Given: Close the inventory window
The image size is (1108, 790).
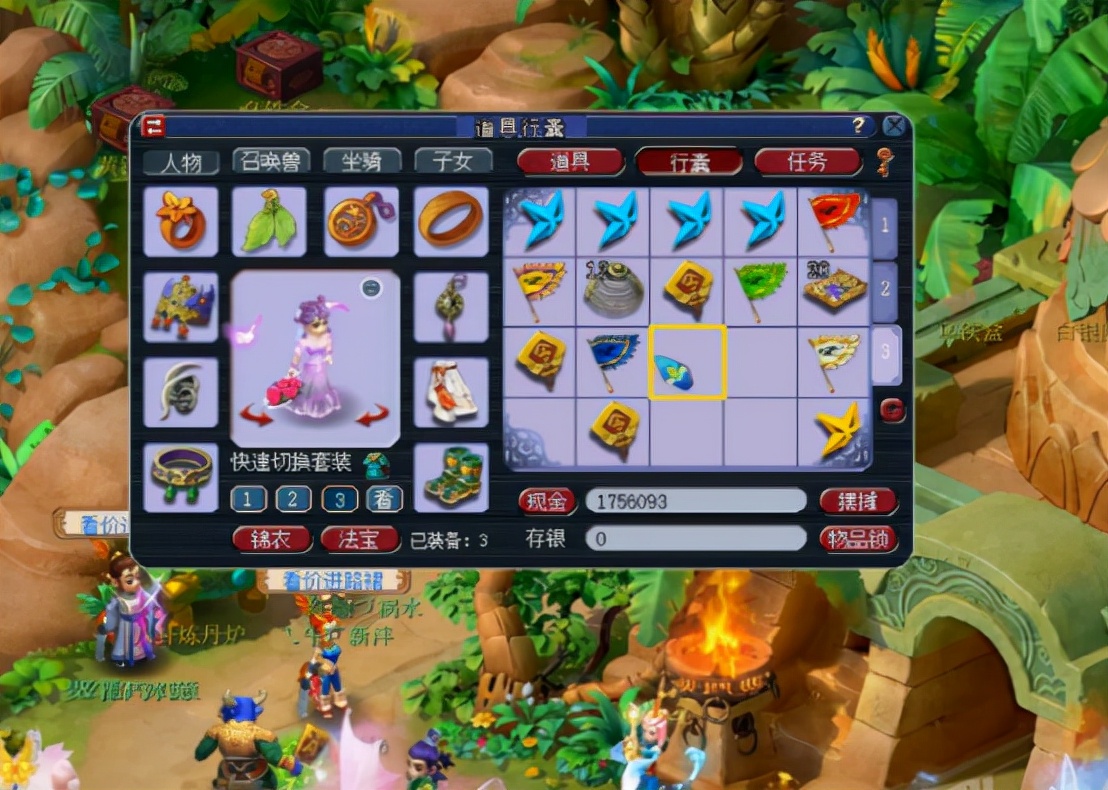Looking at the screenshot, I should point(894,126).
